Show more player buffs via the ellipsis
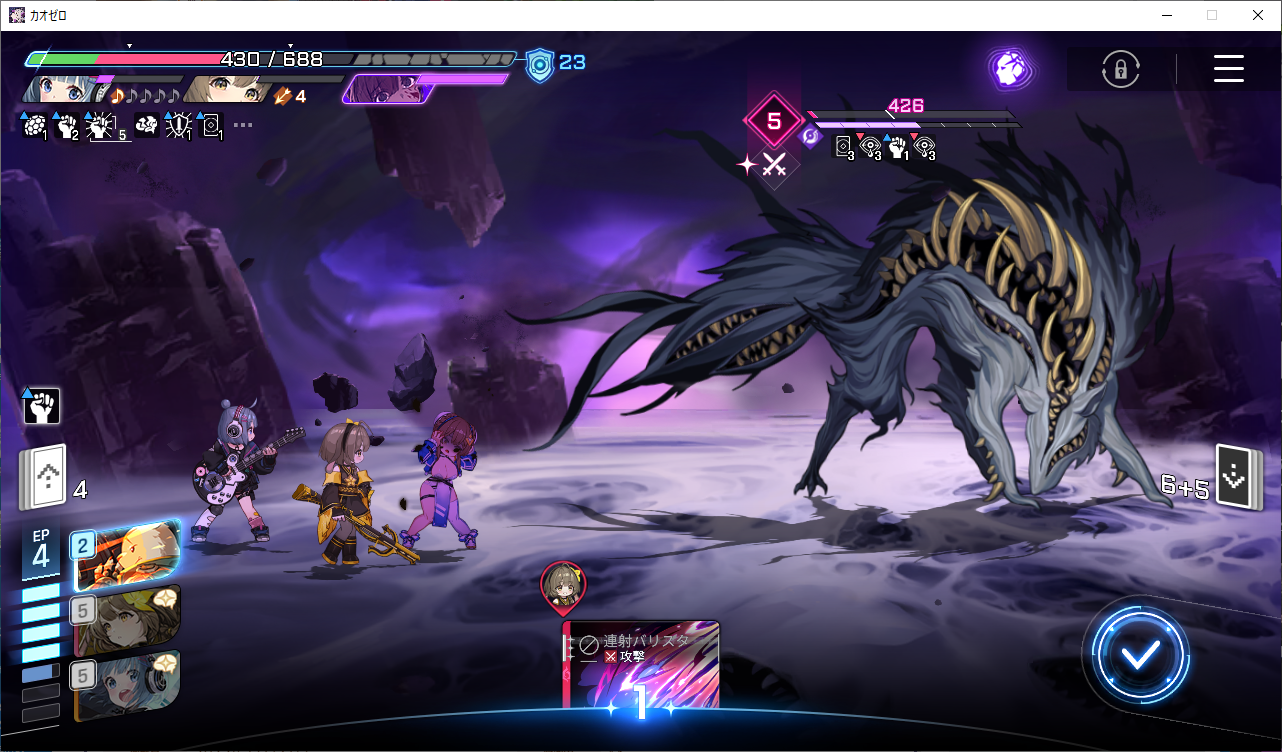The height and width of the screenshot is (752, 1282). (x=243, y=126)
